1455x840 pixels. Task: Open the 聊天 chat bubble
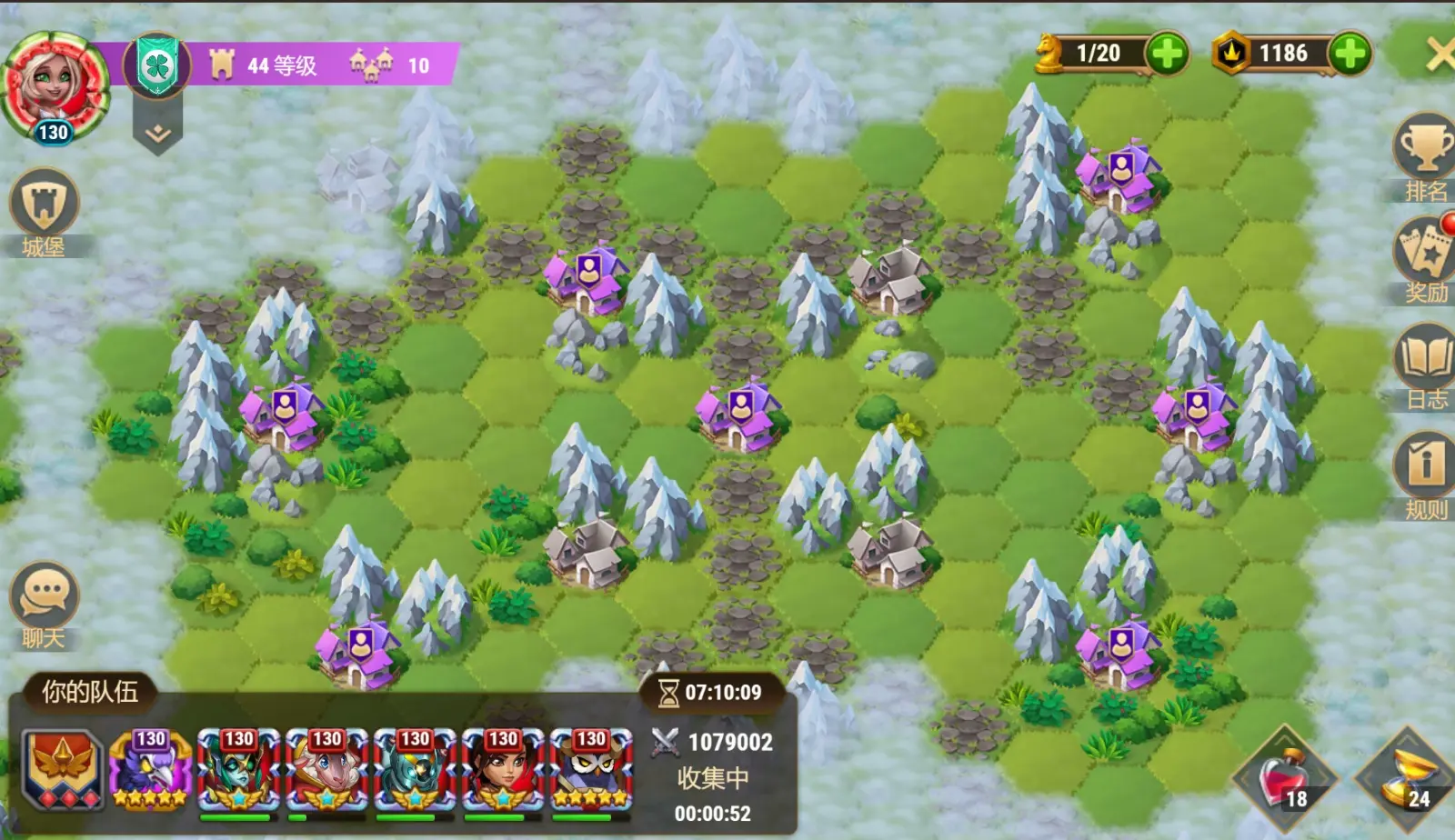44,597
